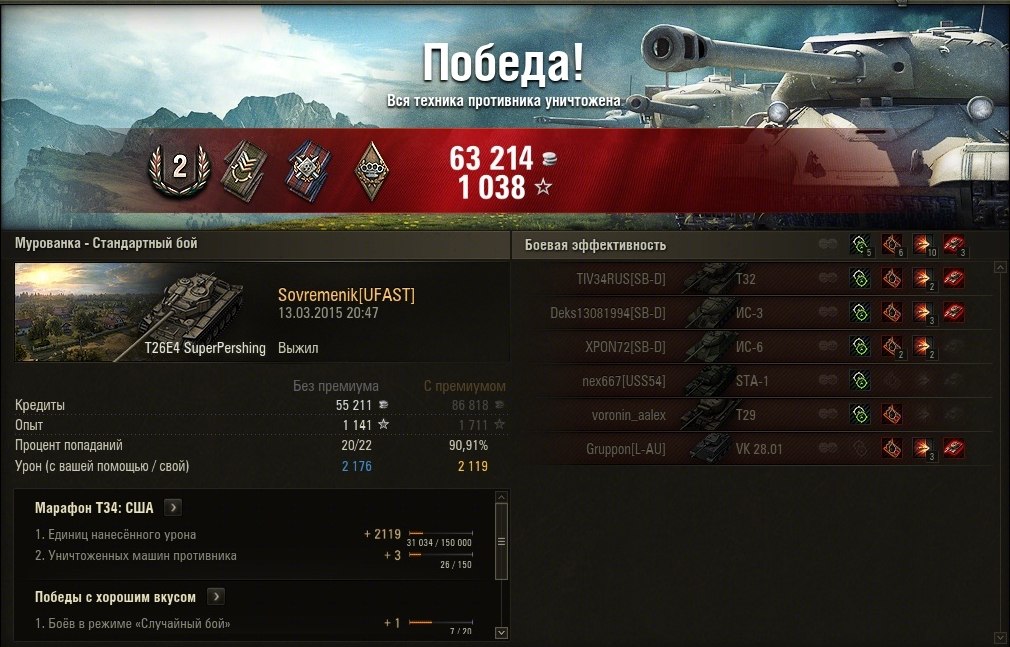Select the class 2 mastery badge with laurels
1010x647 pixels.
180,167
